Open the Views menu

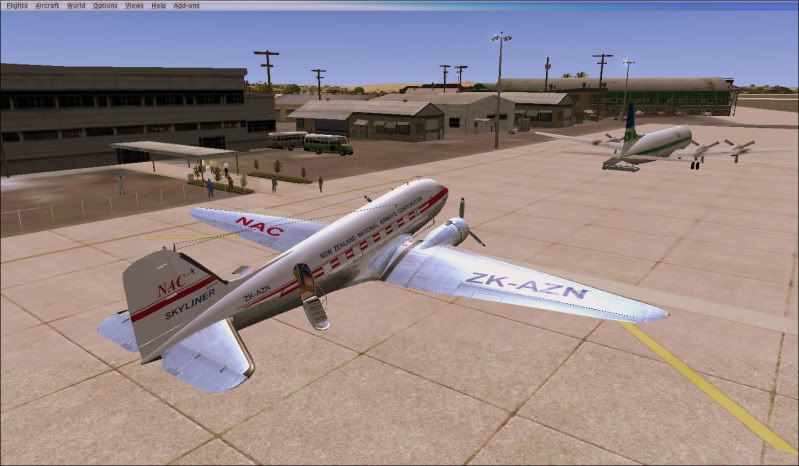[x=134, y=5]
